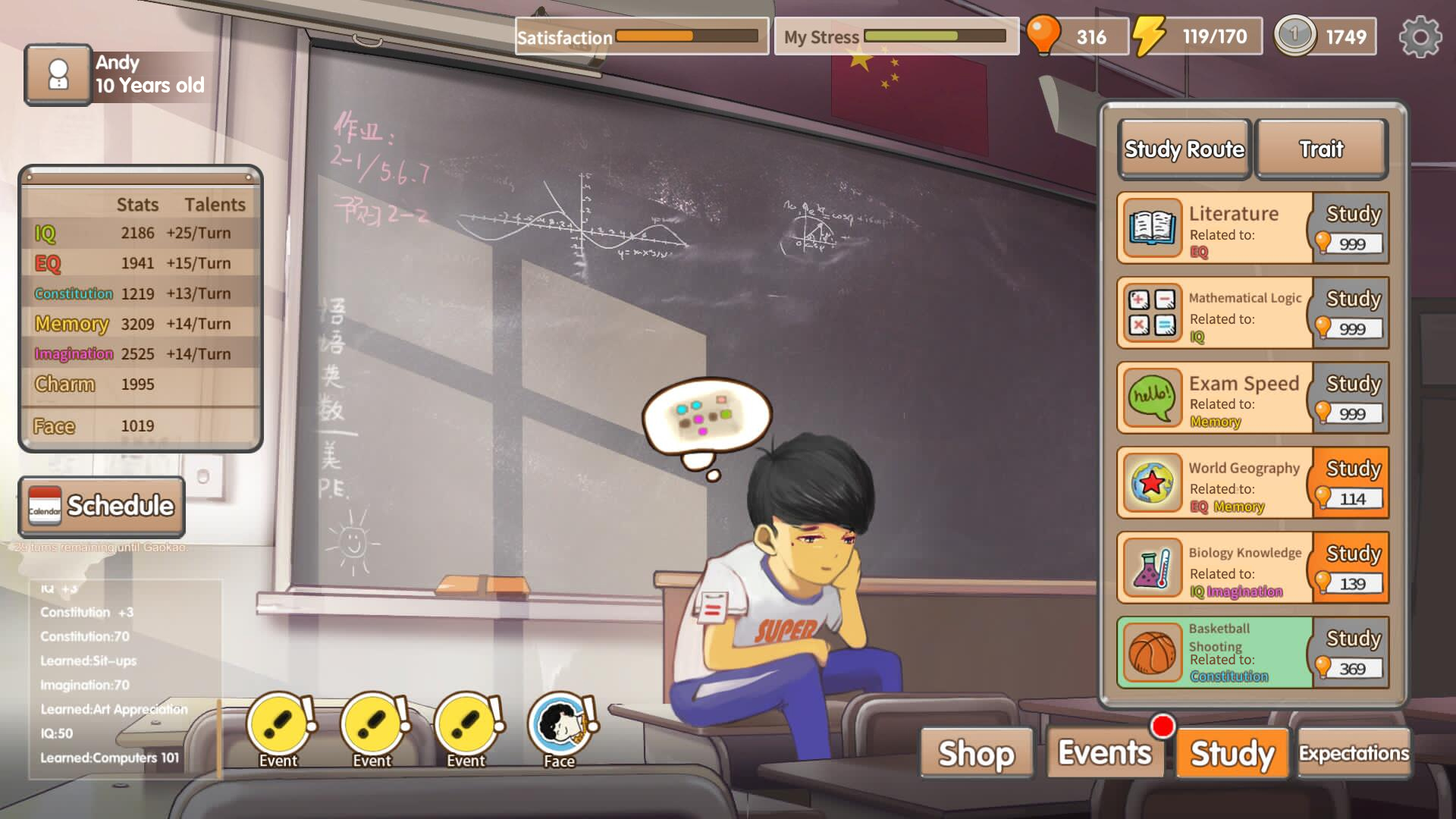View parents' Expectations

coord(1354,753)
